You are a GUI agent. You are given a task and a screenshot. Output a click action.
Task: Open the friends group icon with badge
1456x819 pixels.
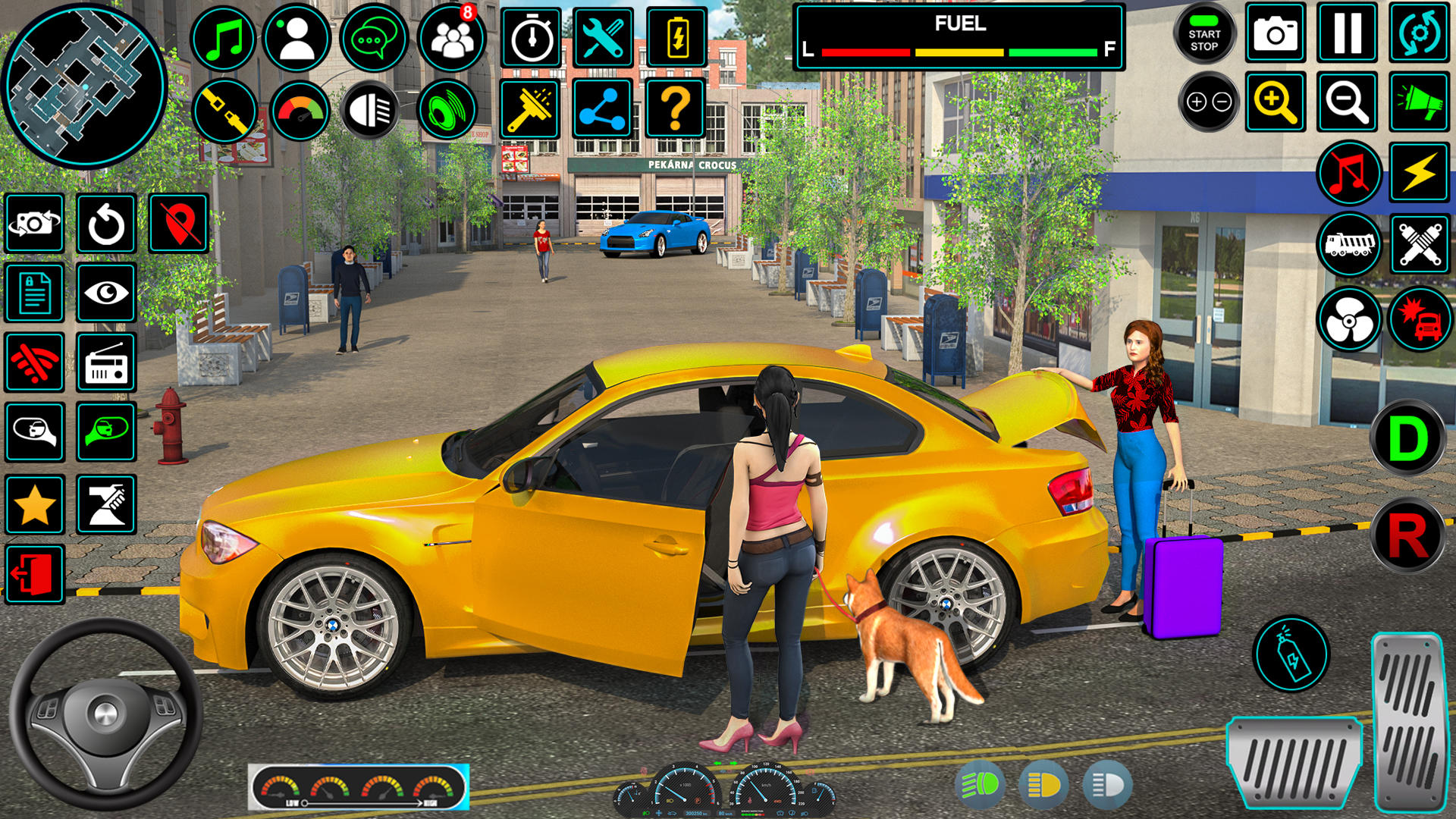point(452,38)
